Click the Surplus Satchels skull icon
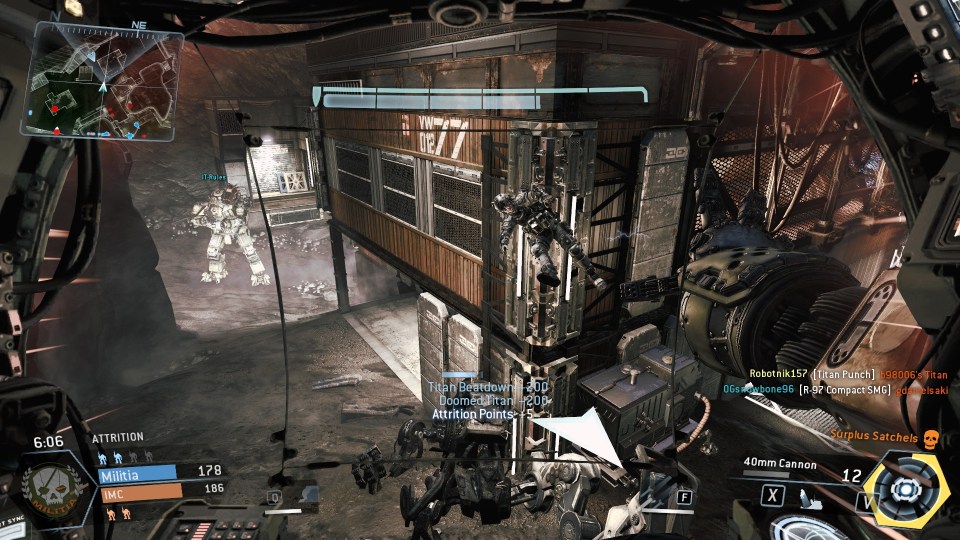960x540 pixels. pos(930,438)
